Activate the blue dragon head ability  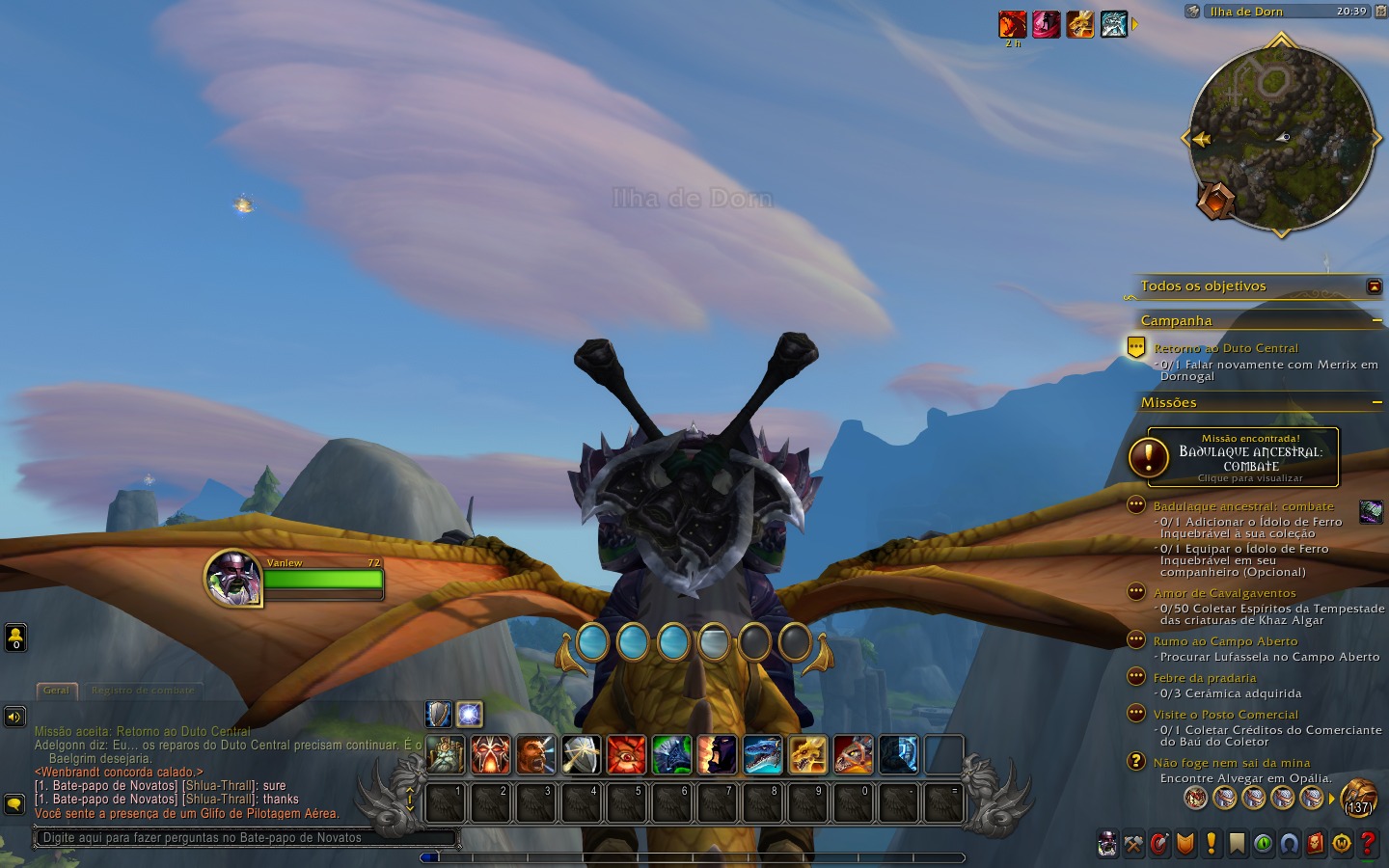pos(762,755)
